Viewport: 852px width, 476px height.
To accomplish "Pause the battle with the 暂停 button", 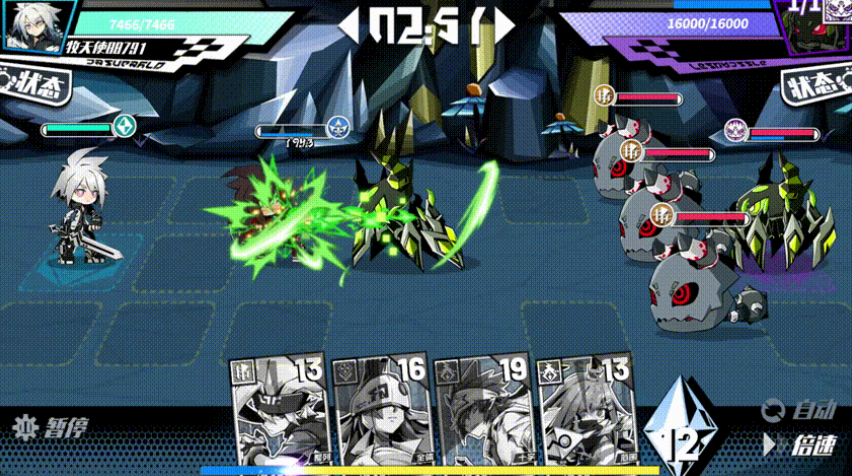I will tap(52, 428).
